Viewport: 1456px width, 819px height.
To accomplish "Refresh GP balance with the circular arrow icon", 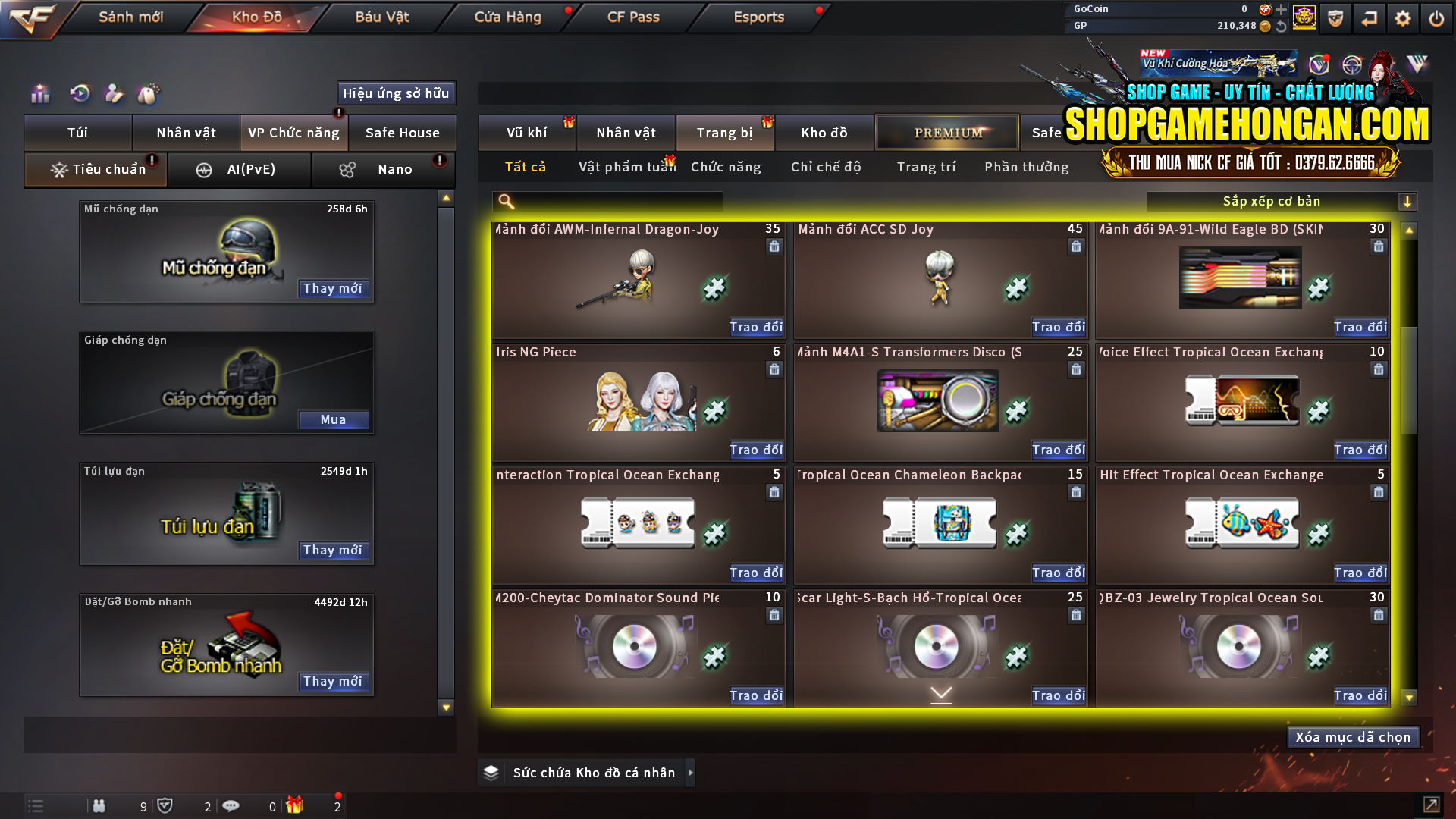I will click(x=1281, y=26).
